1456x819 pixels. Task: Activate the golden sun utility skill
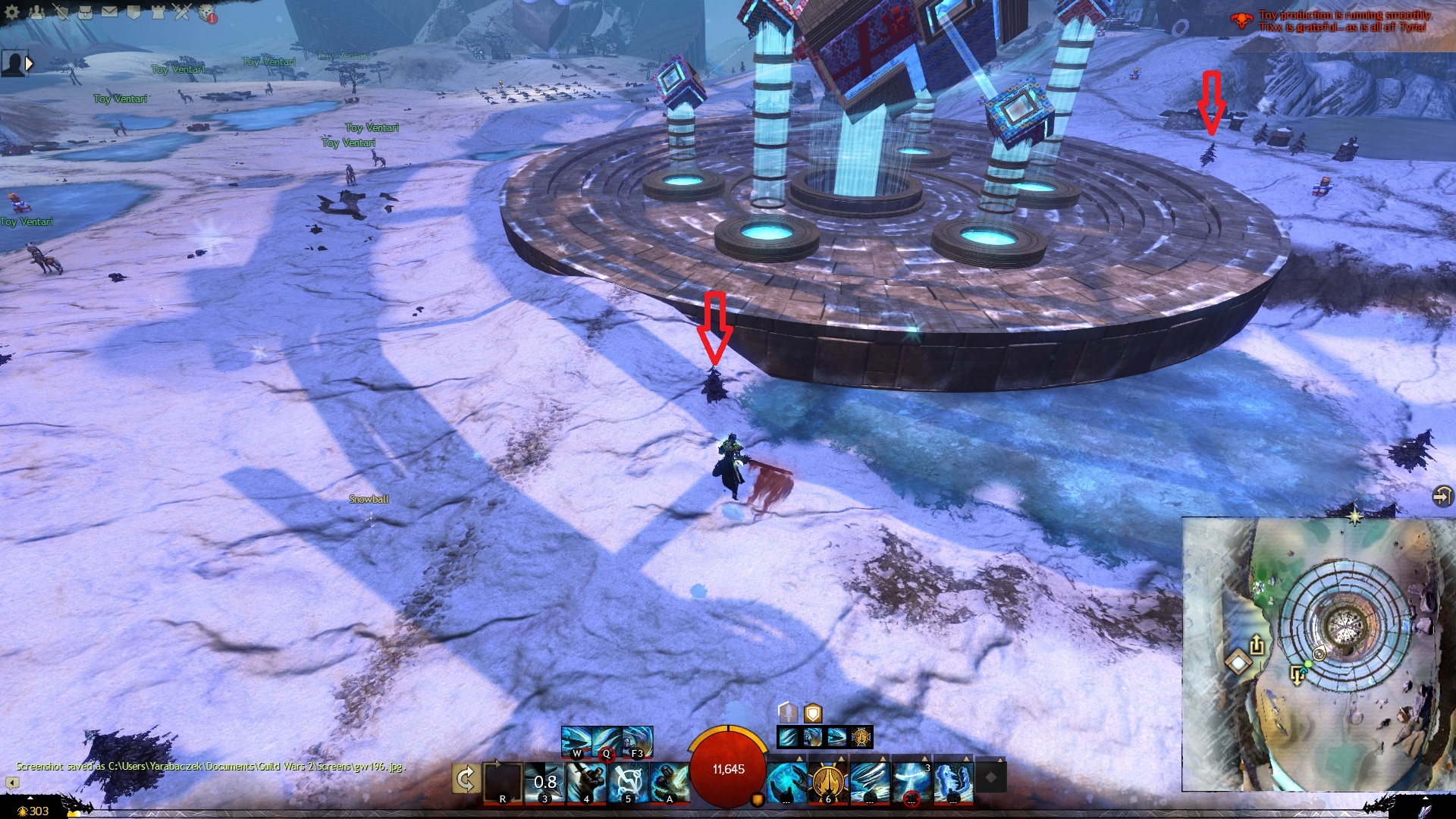point(828,780)
